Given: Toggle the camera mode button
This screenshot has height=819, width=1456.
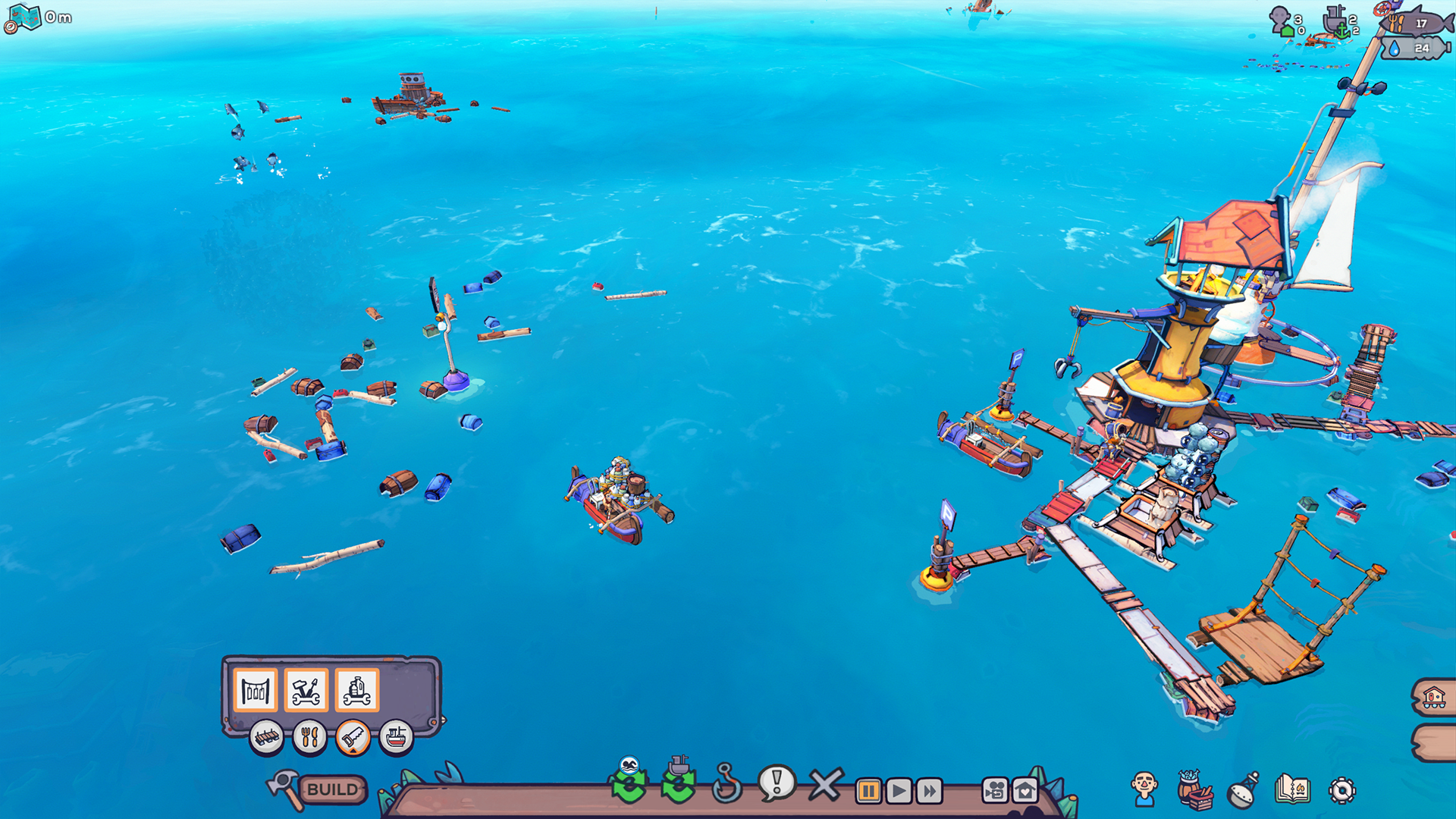Looking at the screenshot, I should pos(995,791).
